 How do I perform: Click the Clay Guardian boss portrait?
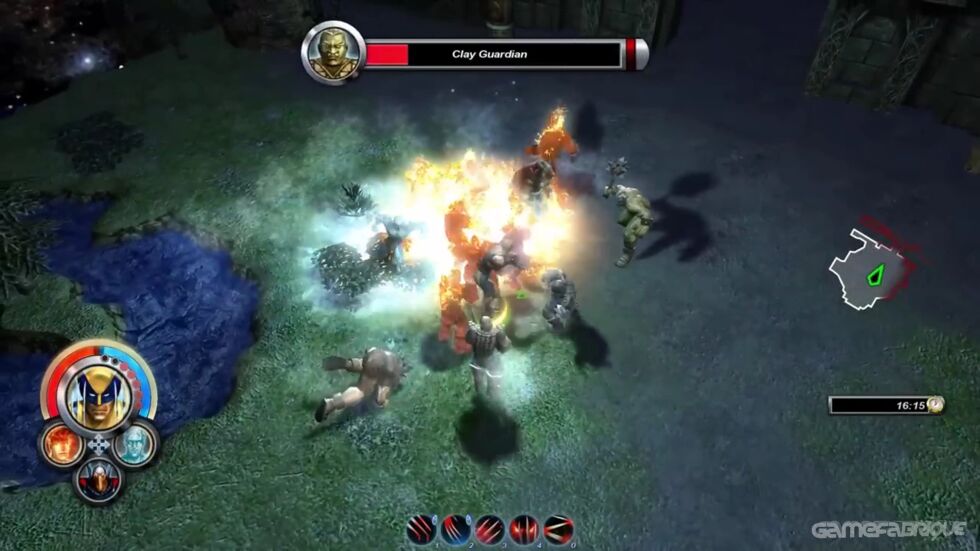pos(333,53)
